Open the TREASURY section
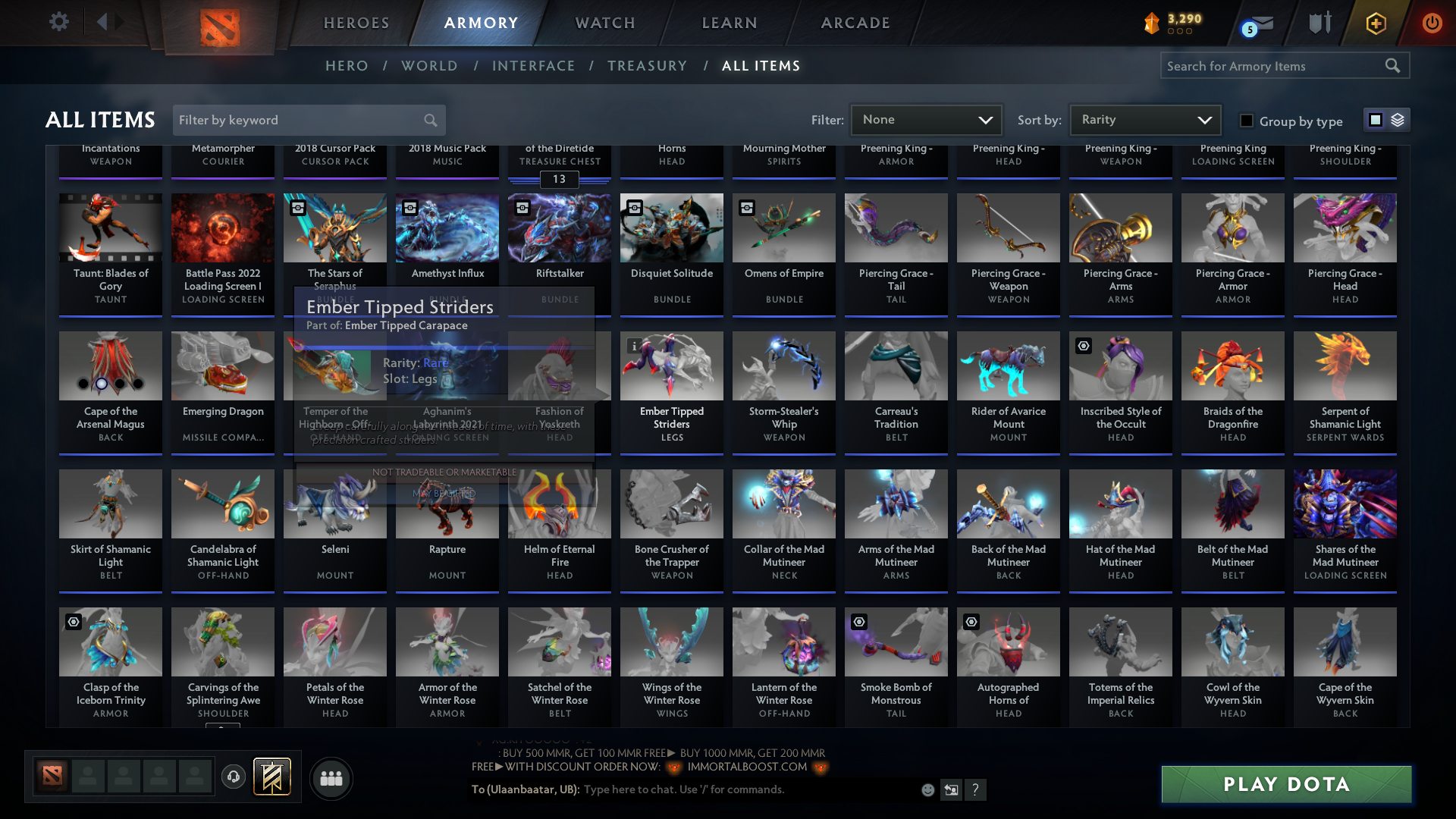This screenshot has width=1456, height=819. click(647, 65)
